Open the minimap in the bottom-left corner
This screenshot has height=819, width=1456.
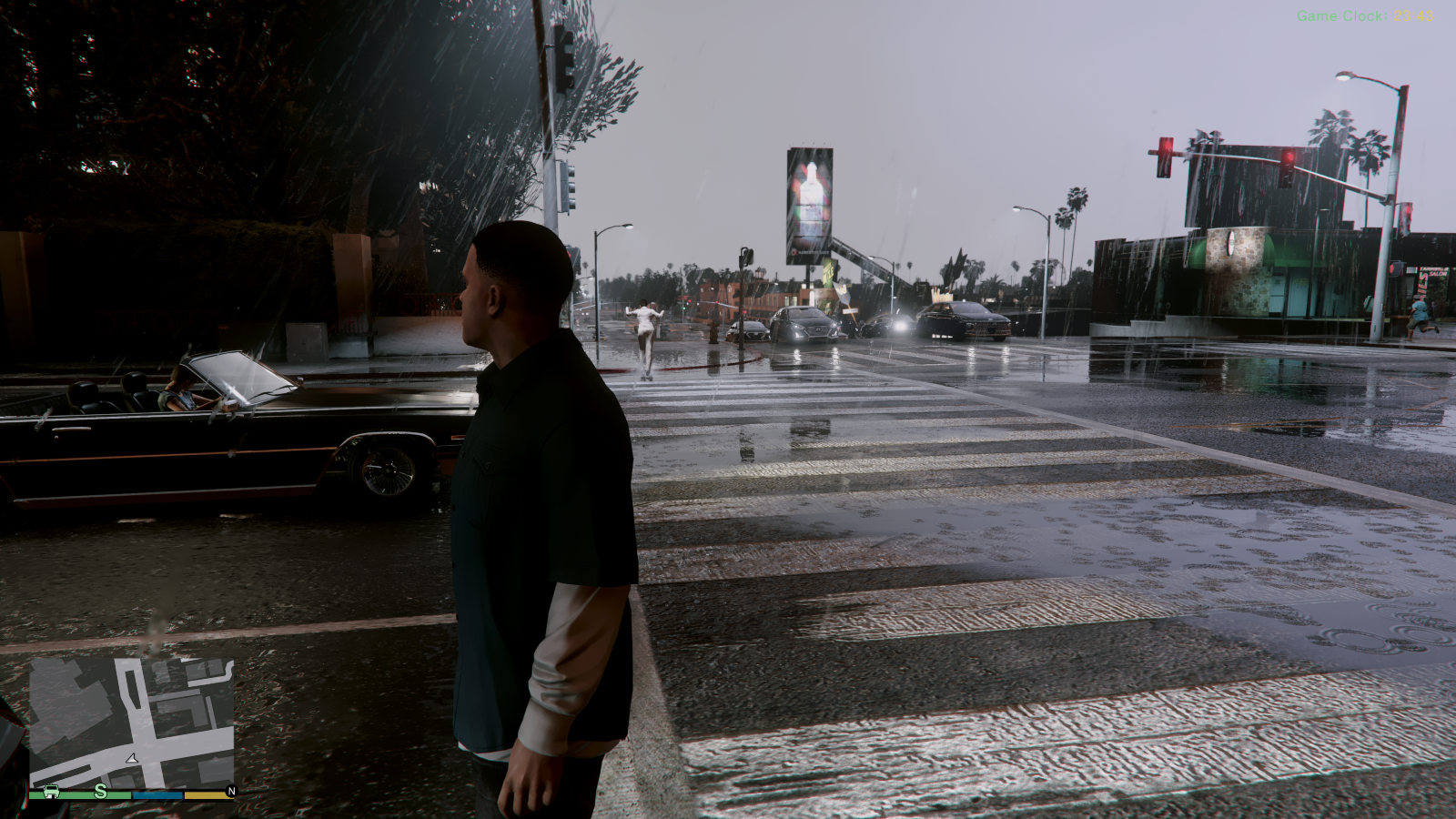[x=132, y=719]
